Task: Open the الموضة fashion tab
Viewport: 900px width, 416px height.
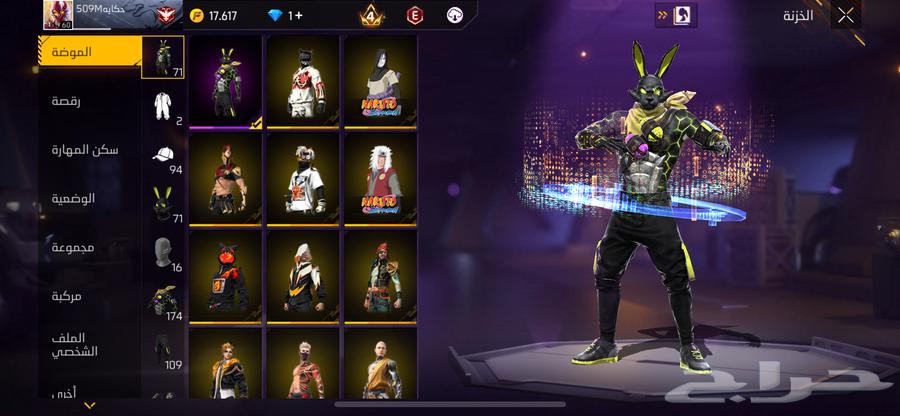Action: pyautogui.click(x=88, y=51)
